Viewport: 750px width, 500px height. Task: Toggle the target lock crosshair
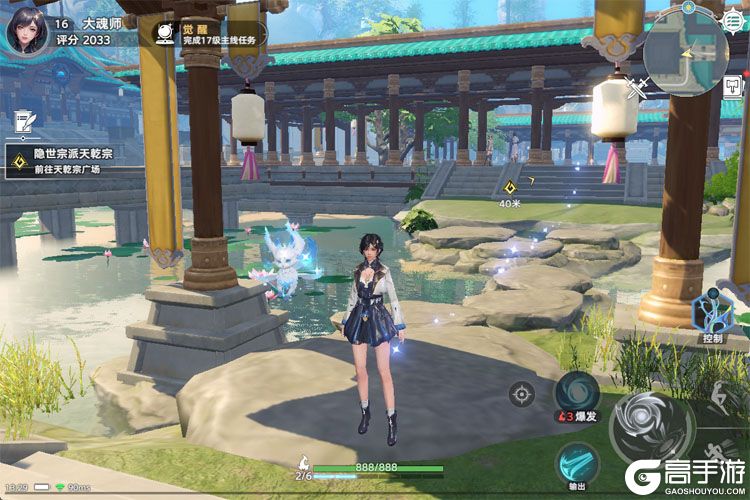click(521, 393)
